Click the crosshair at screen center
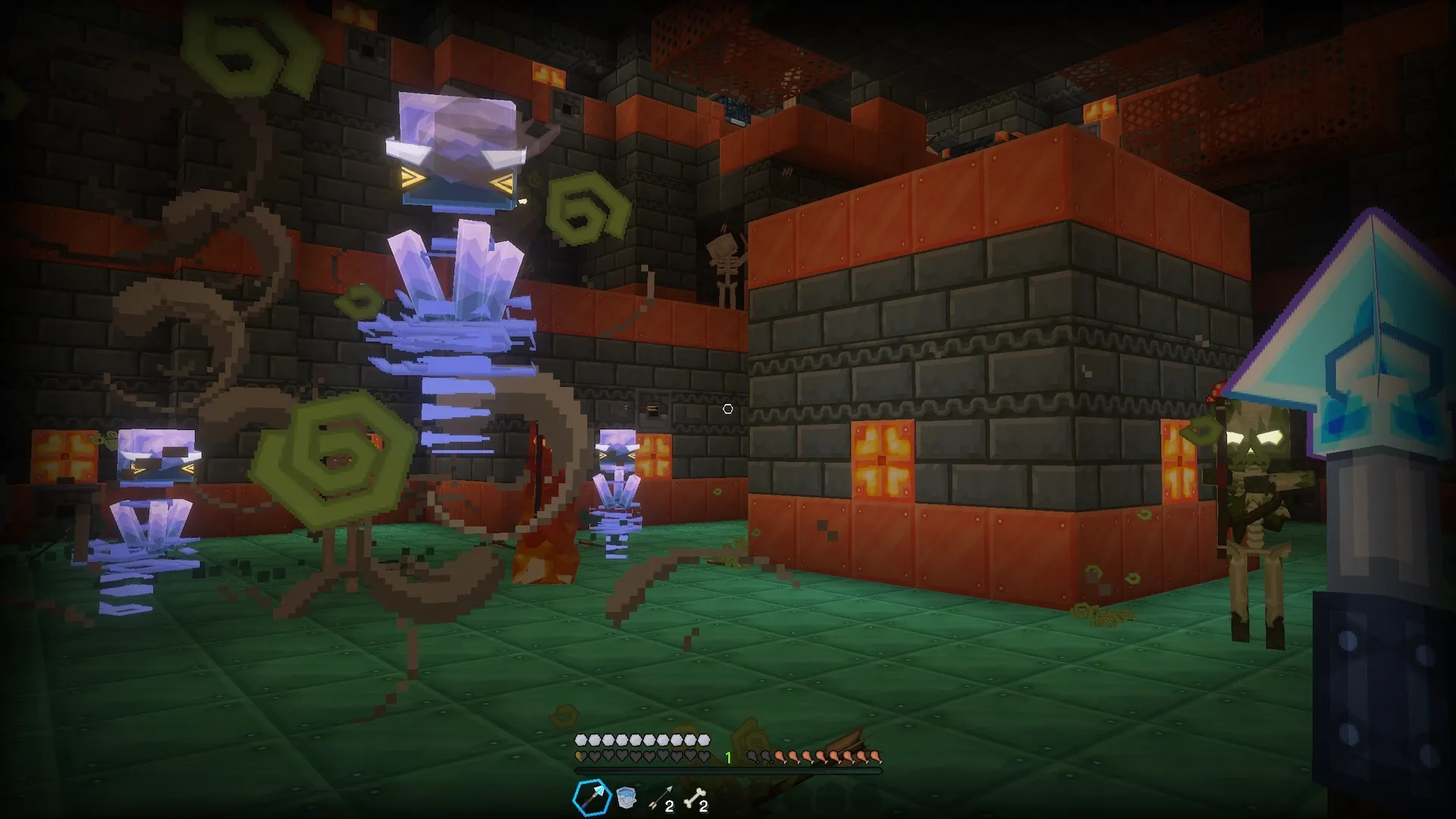 (727, 408)
